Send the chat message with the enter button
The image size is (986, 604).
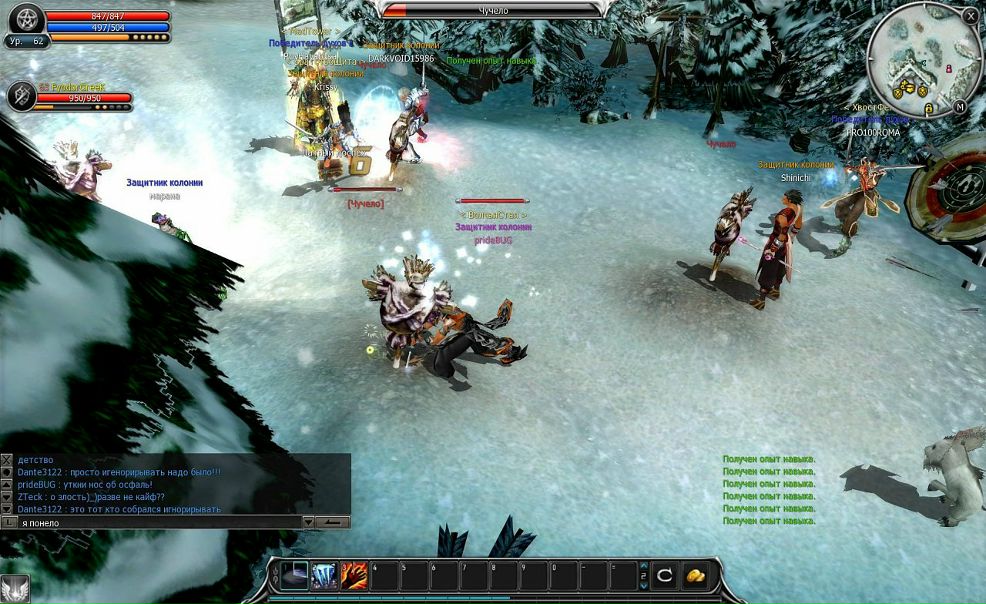335,522
